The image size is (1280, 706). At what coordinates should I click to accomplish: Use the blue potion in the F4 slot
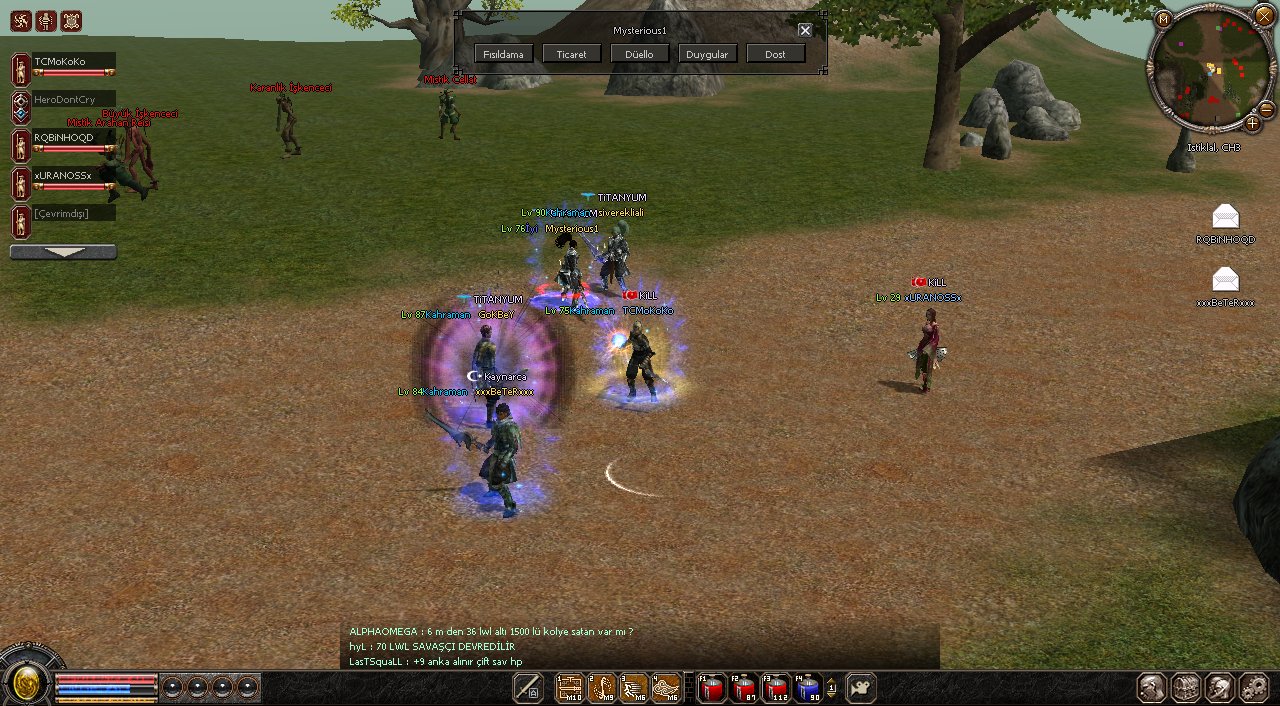coord(808,688)
